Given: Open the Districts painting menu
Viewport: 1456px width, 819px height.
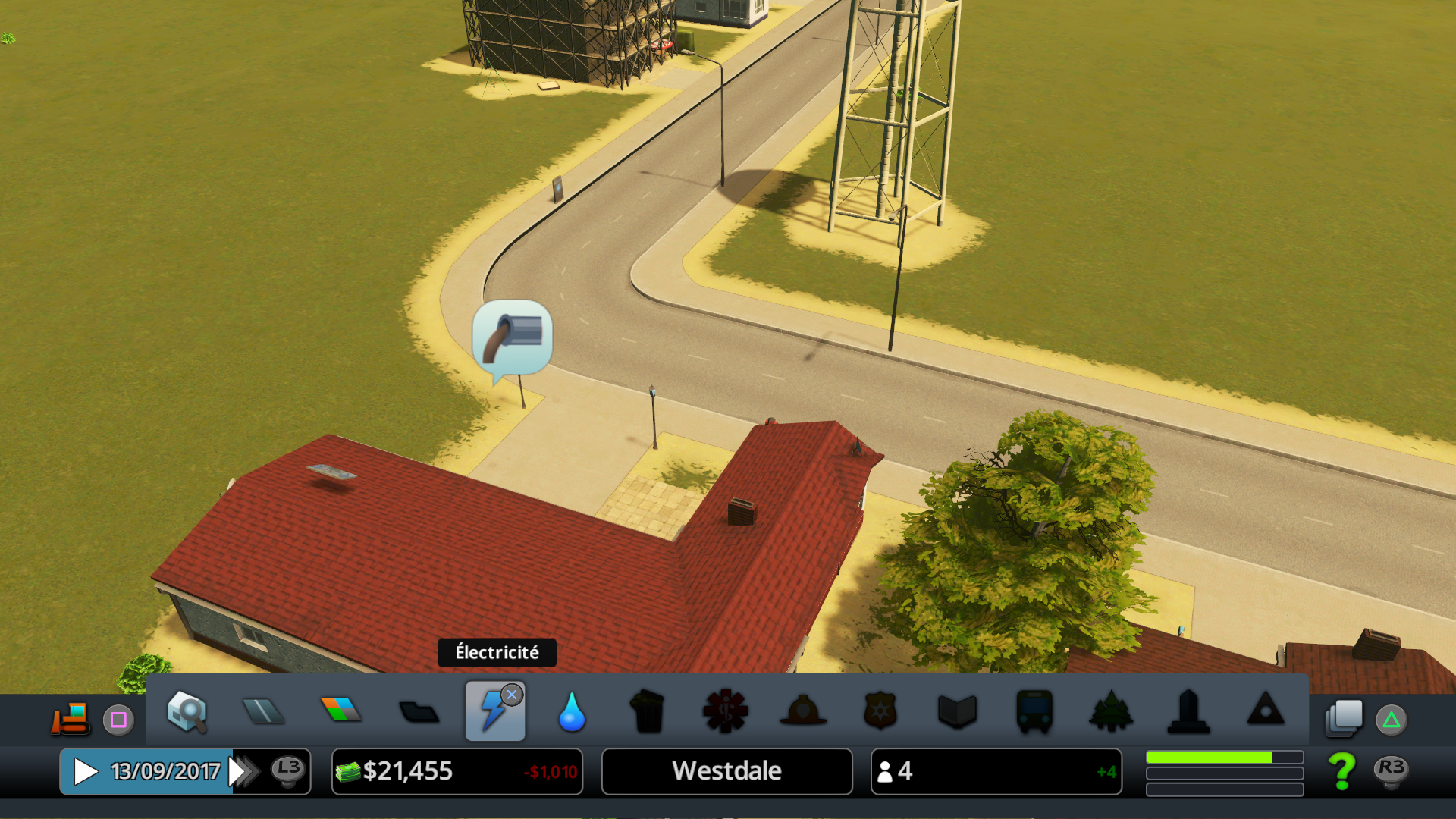Looking at the screenshot, I should point(419,712).
